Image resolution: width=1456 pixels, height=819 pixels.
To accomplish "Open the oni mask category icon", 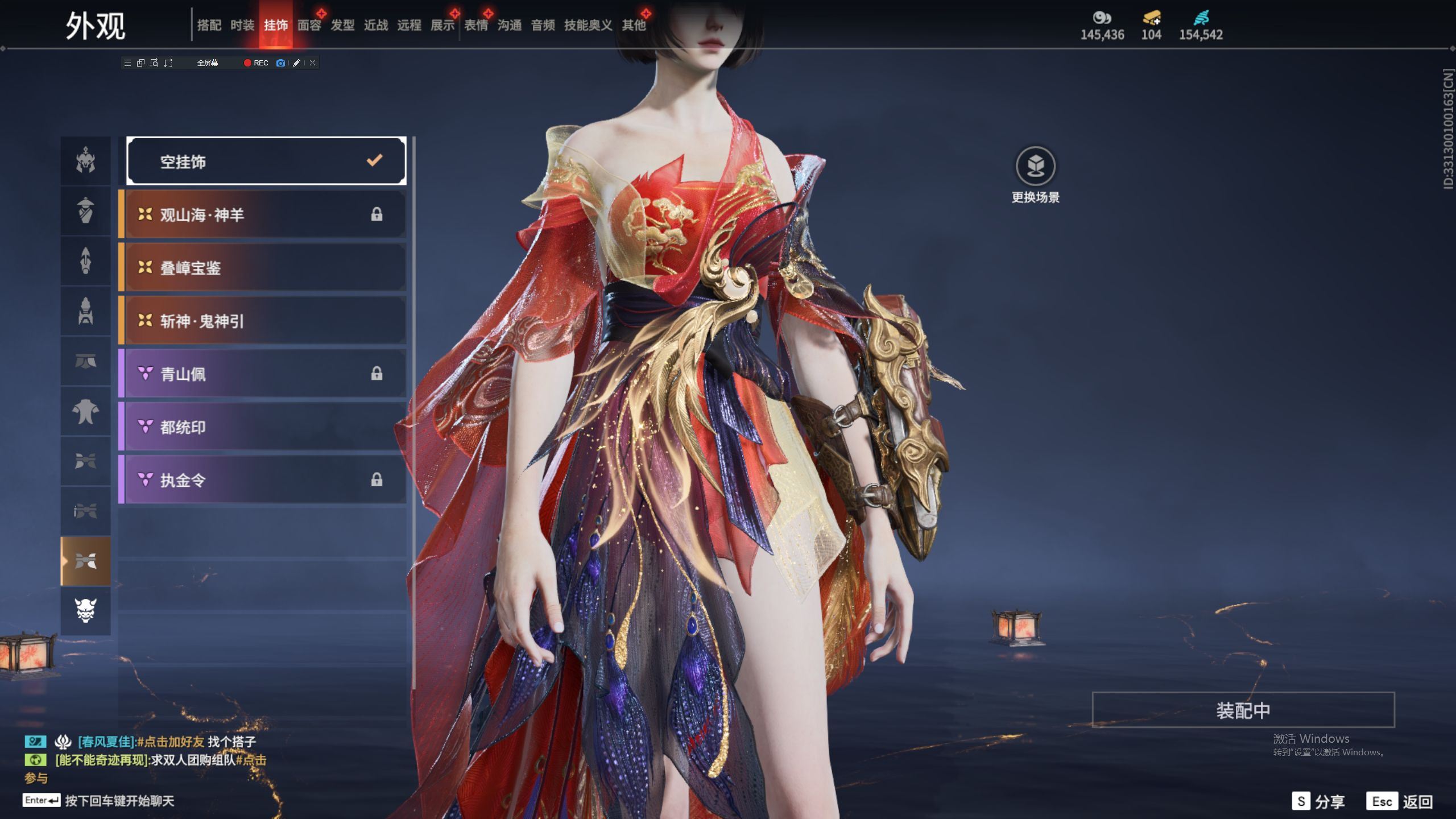I will pos(85,610).
